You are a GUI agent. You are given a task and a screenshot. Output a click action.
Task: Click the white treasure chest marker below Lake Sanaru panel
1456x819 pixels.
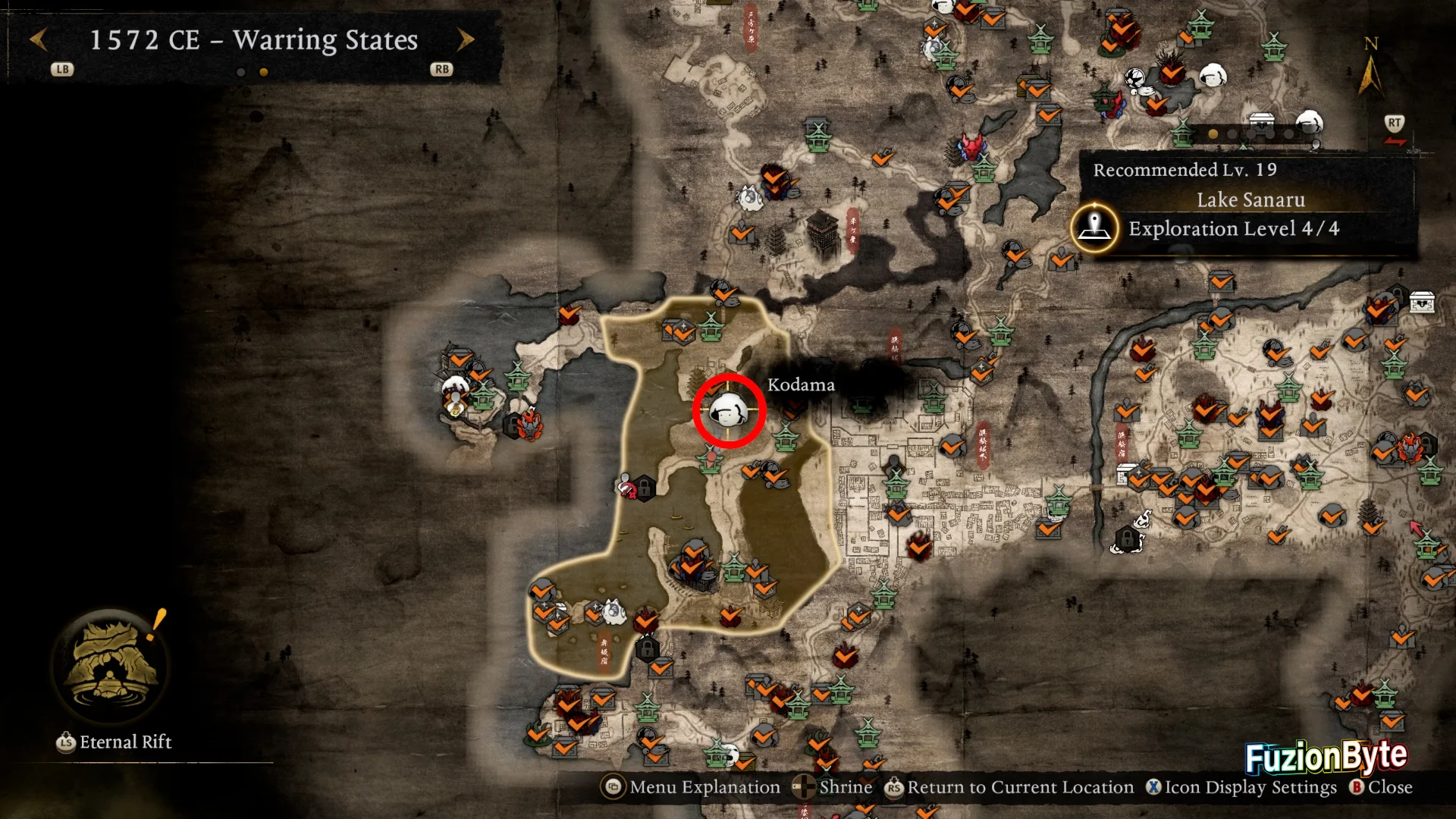coord(1422,302)
